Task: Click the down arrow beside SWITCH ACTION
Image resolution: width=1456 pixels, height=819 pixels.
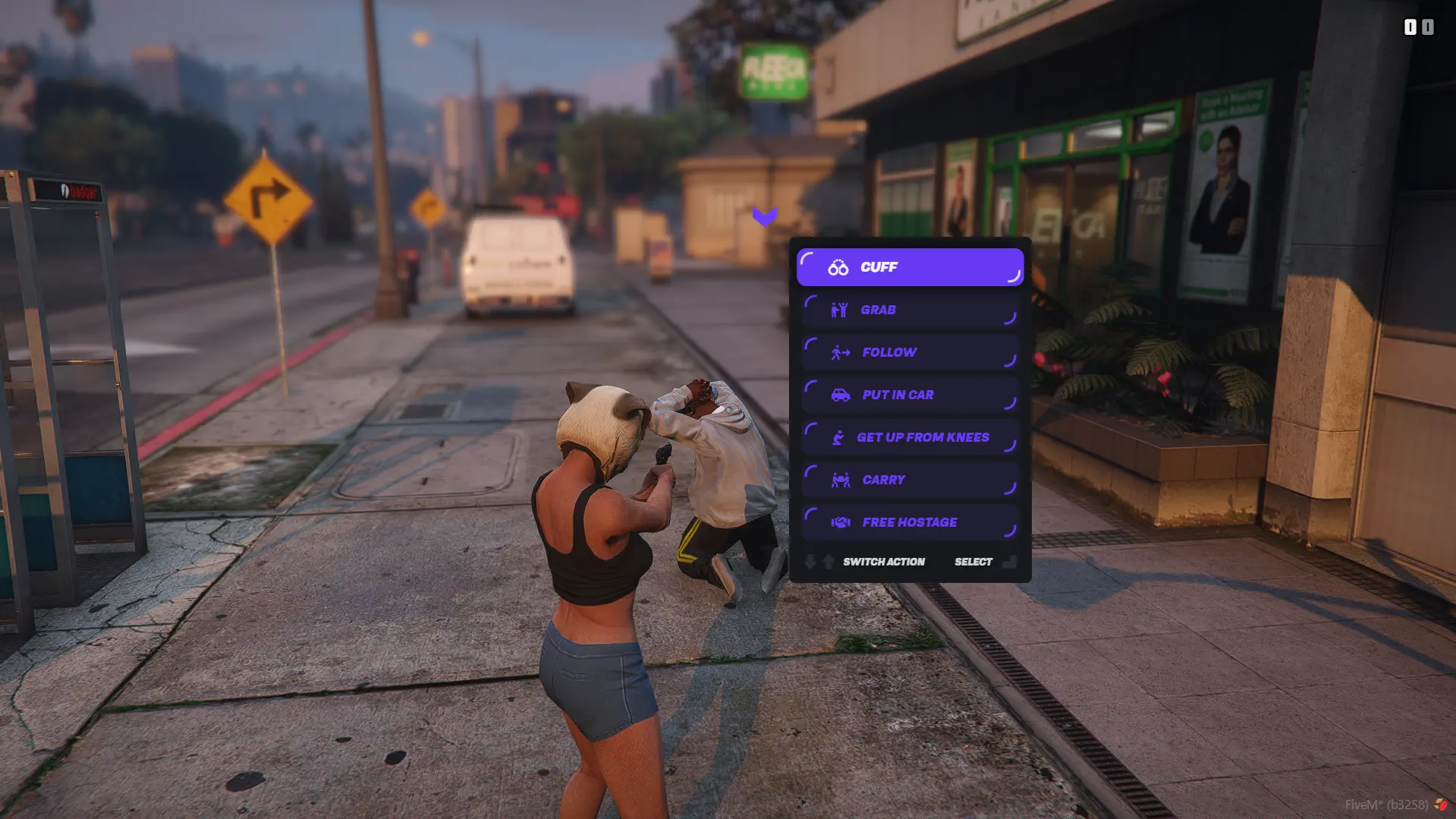Action: pos(810,562)
